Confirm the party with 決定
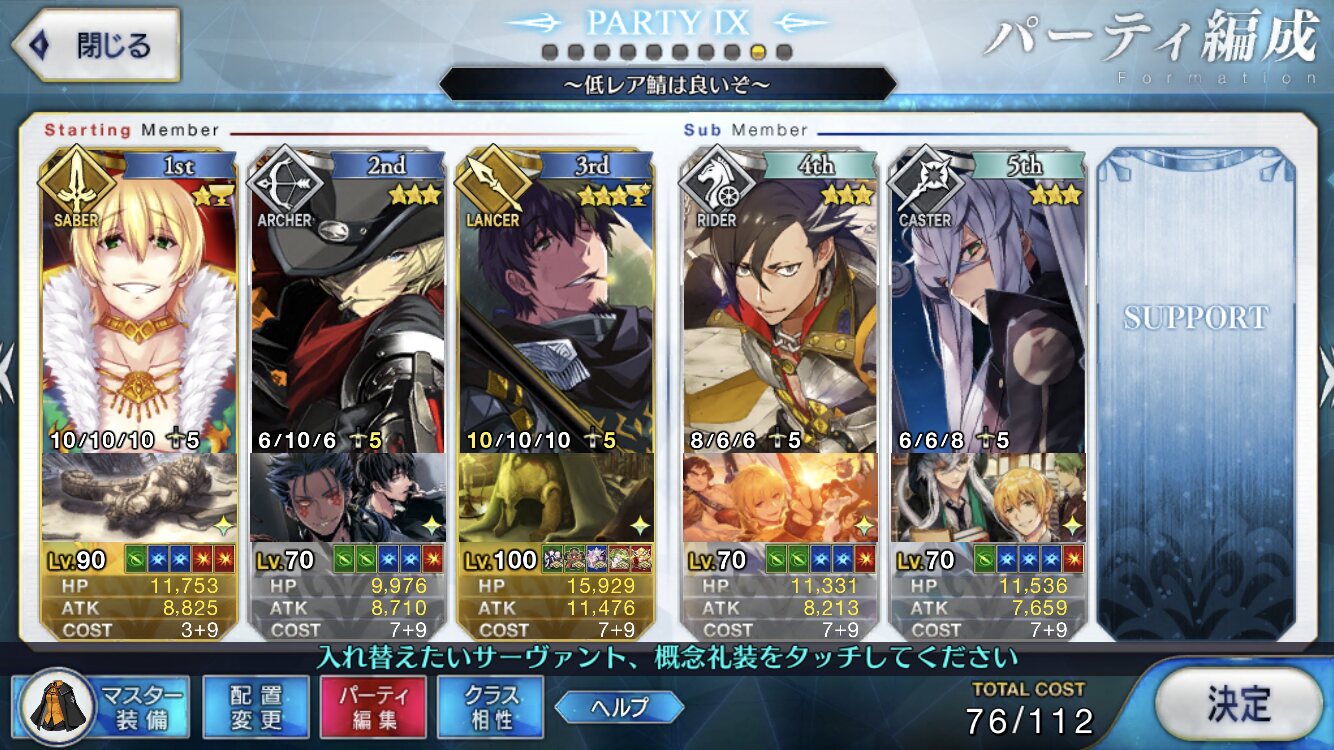 1237,704
